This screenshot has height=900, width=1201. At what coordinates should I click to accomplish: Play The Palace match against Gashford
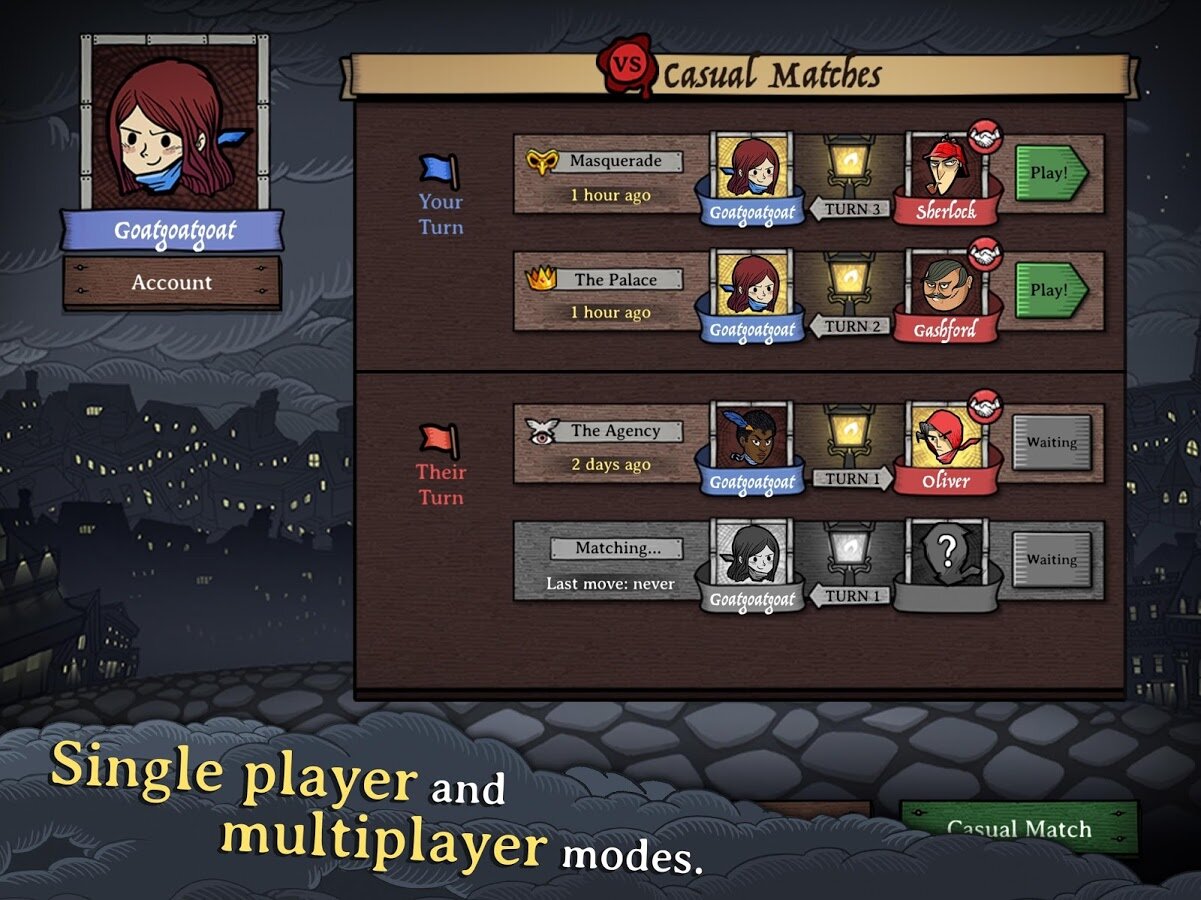pyautogui.click(x=1050, y=290)
